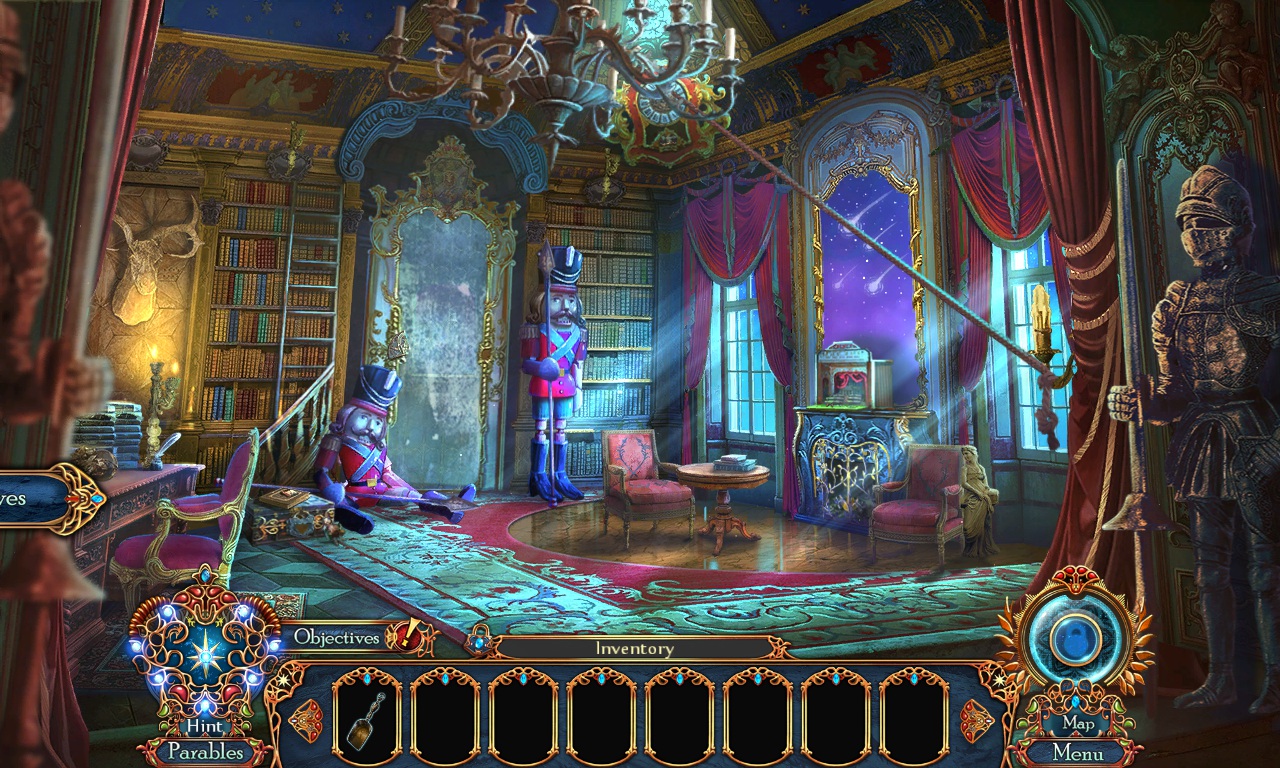Click the blue orb inside the Map medallion
The height and width of the screenshot is (768, 1280).
tap(1075, 637)
